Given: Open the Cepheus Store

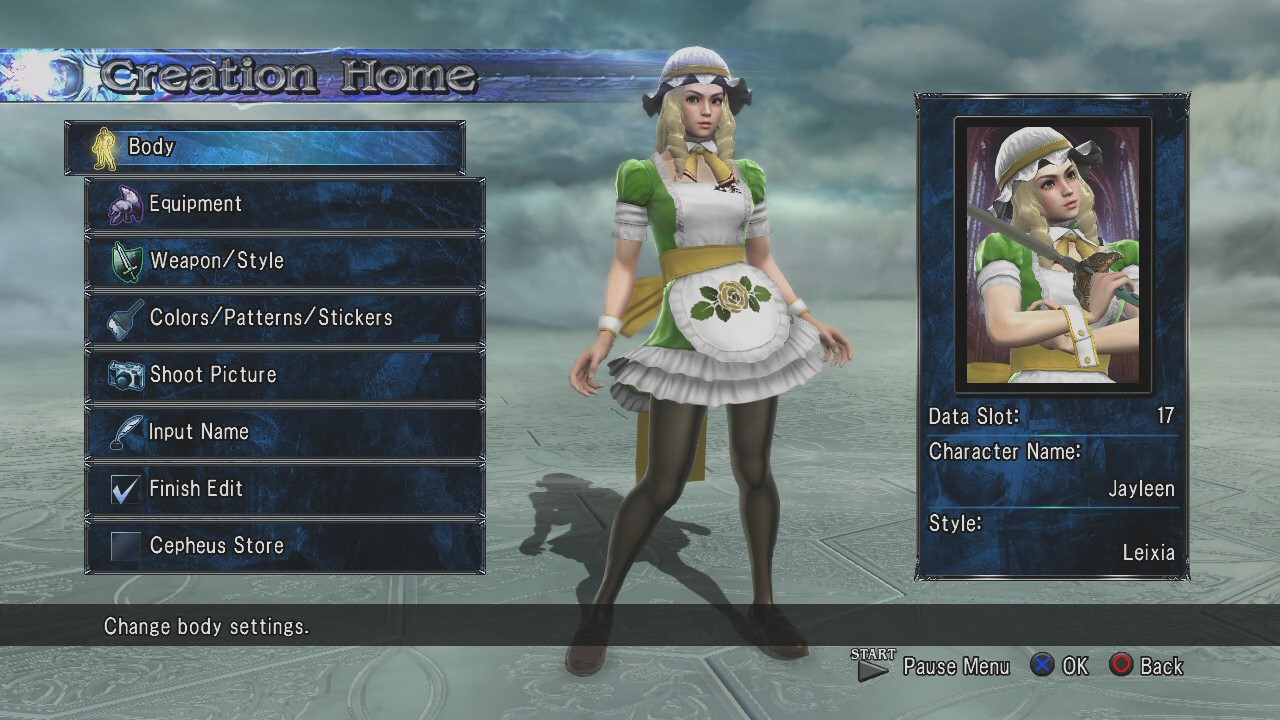Looking at the screenshot, I should point(285,546).
